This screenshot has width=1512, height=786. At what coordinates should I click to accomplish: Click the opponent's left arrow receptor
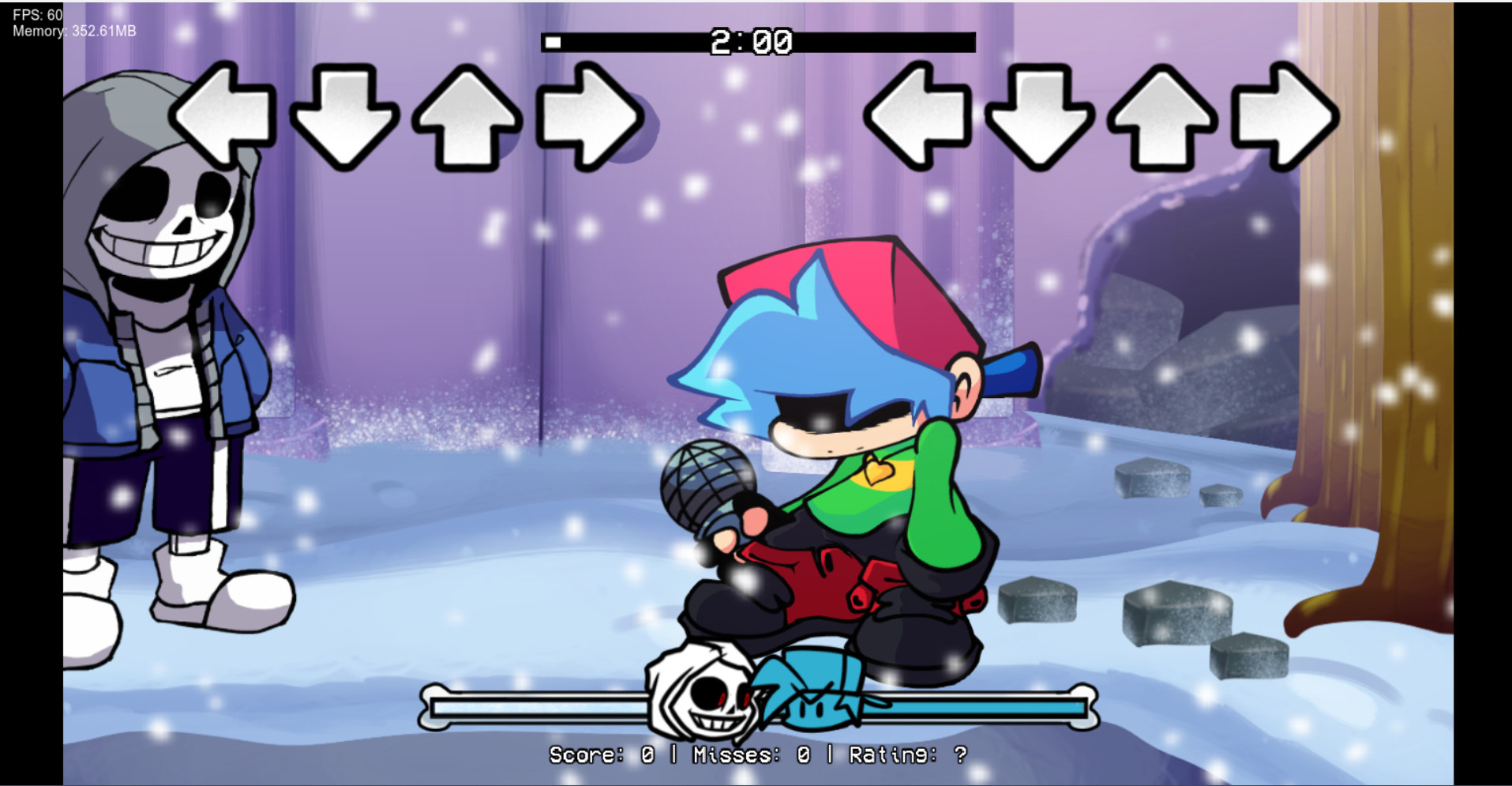(223, 116)
